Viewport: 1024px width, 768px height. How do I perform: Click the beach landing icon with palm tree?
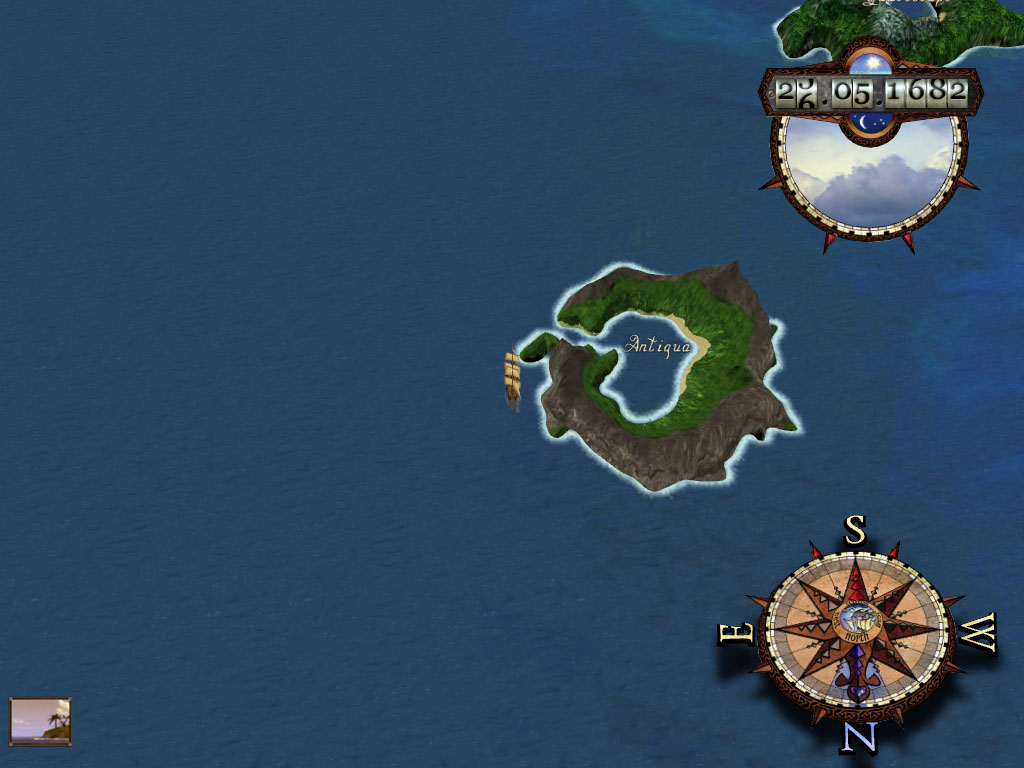pyautogui.click(x=41, y=721)
